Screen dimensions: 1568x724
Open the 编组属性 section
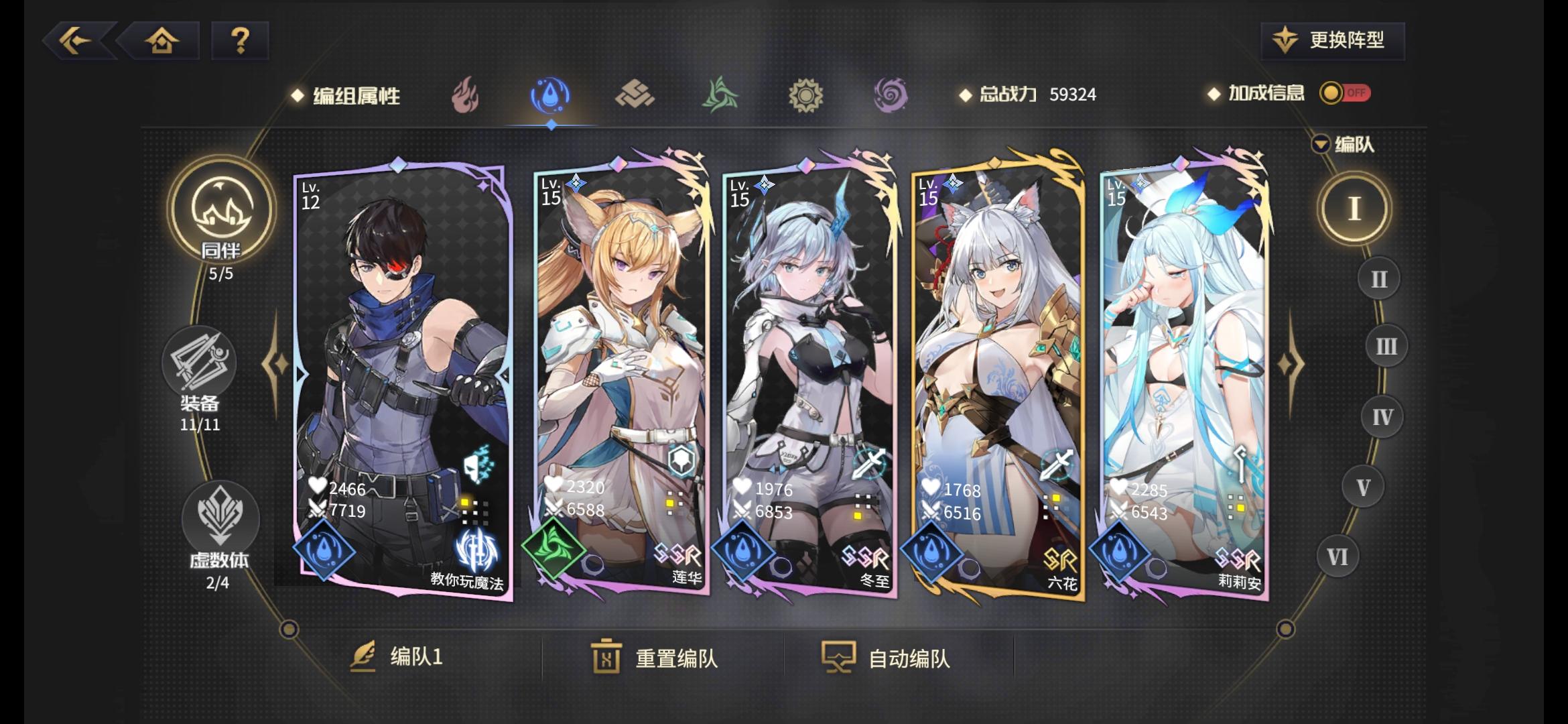[x=354, y=95]
